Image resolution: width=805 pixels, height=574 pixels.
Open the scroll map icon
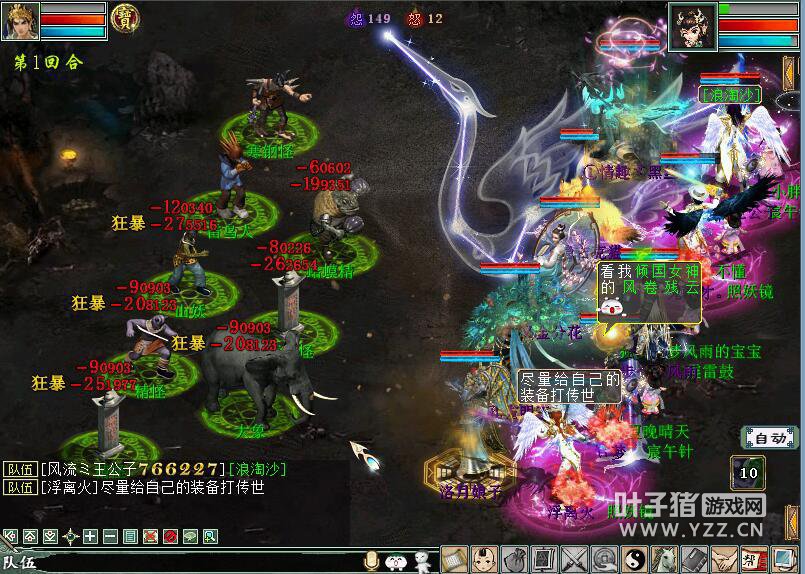point(454,560)
